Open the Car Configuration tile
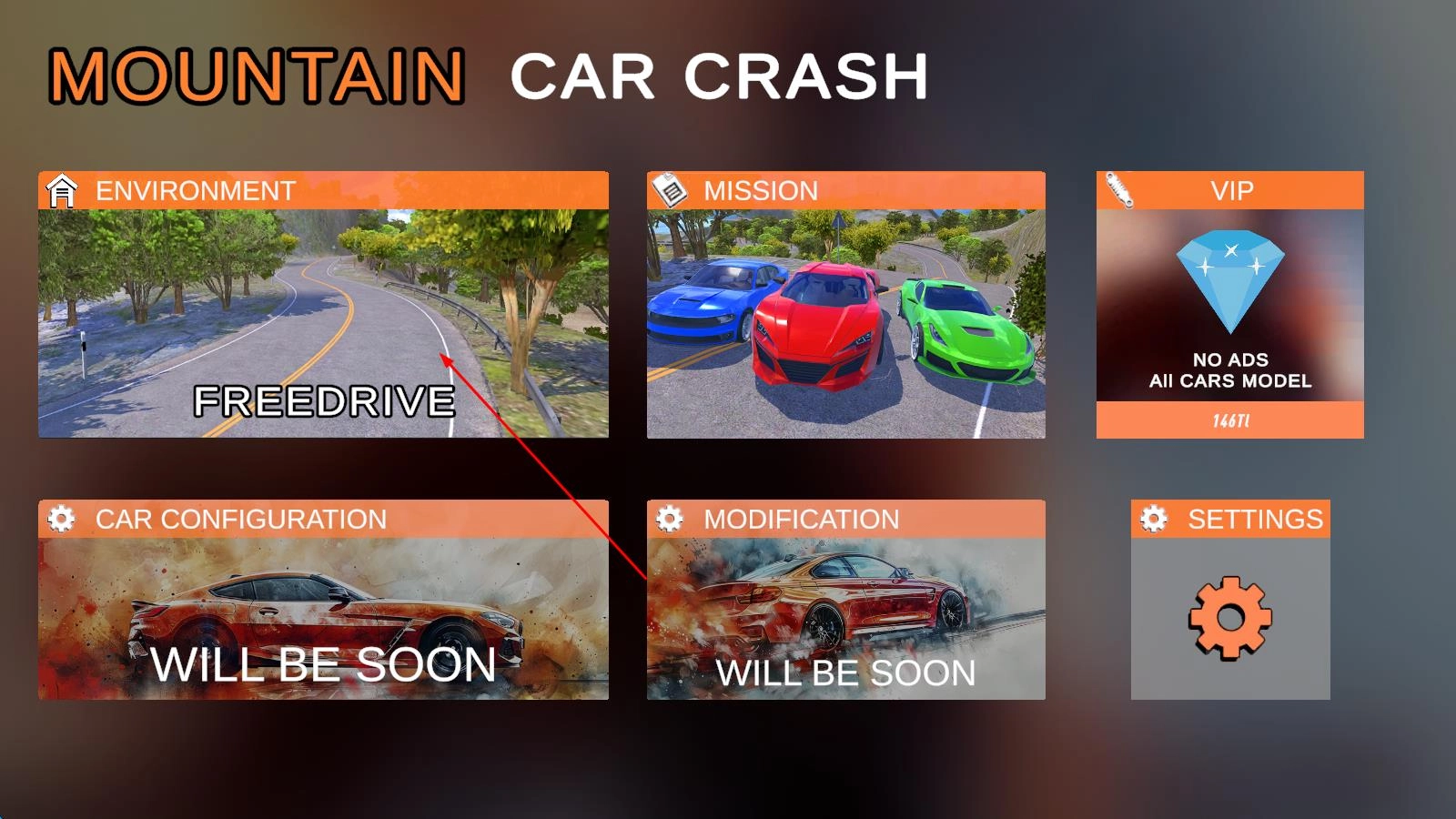The image size is (1456, 819). (x=323, y=617)
